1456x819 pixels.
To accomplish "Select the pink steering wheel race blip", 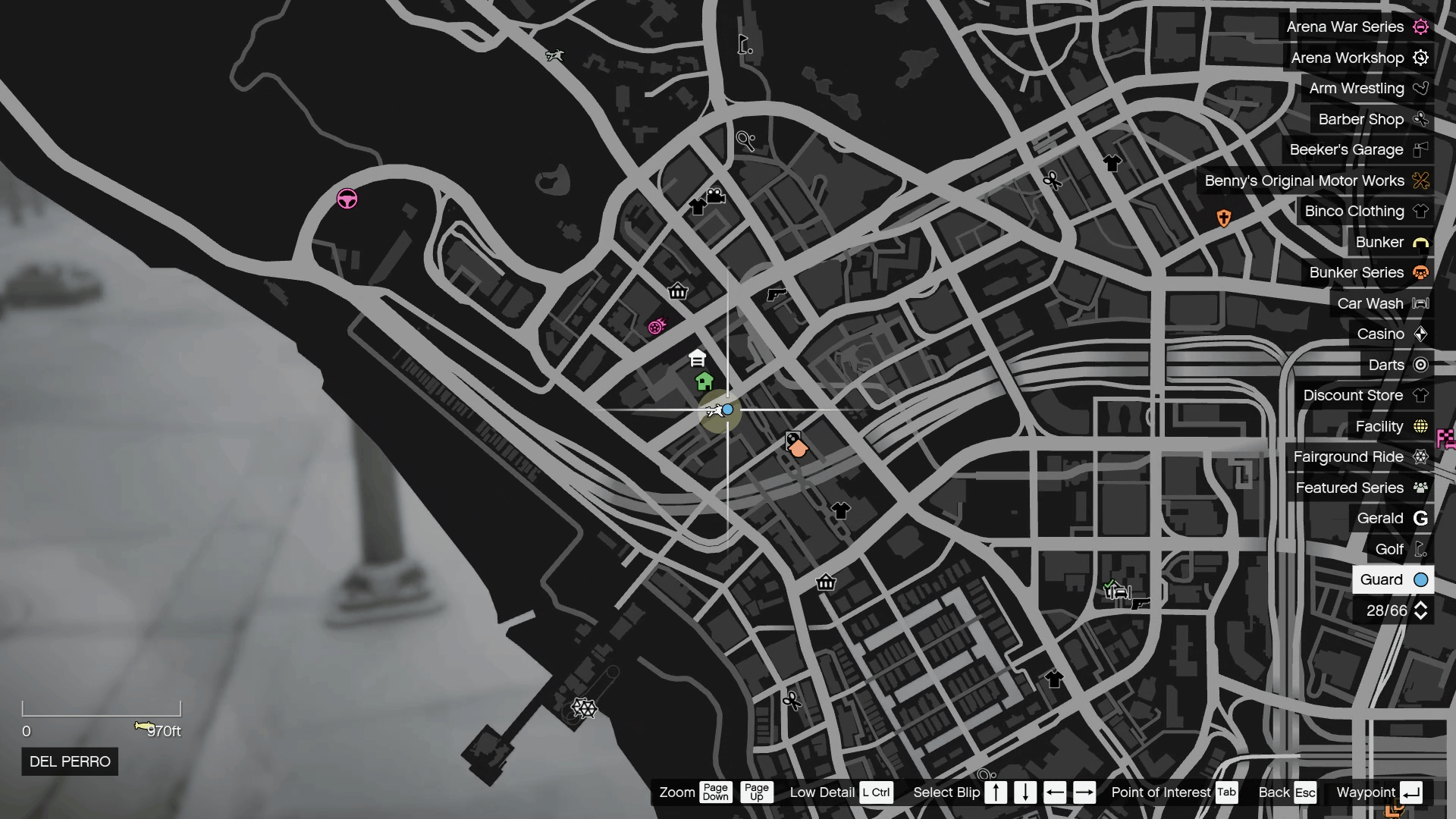I will [x=346, y=199].
